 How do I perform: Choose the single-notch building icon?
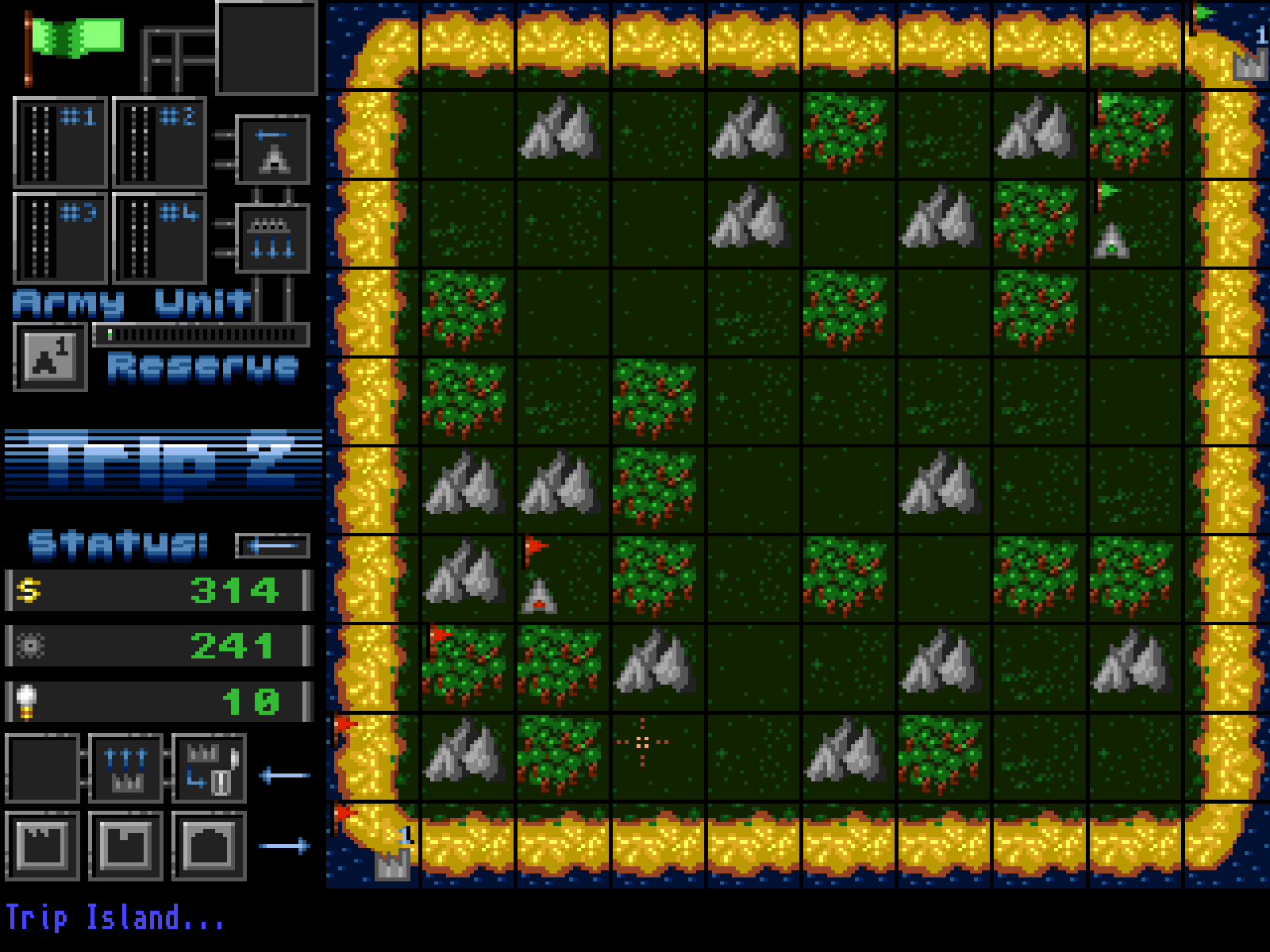[125, 846]
